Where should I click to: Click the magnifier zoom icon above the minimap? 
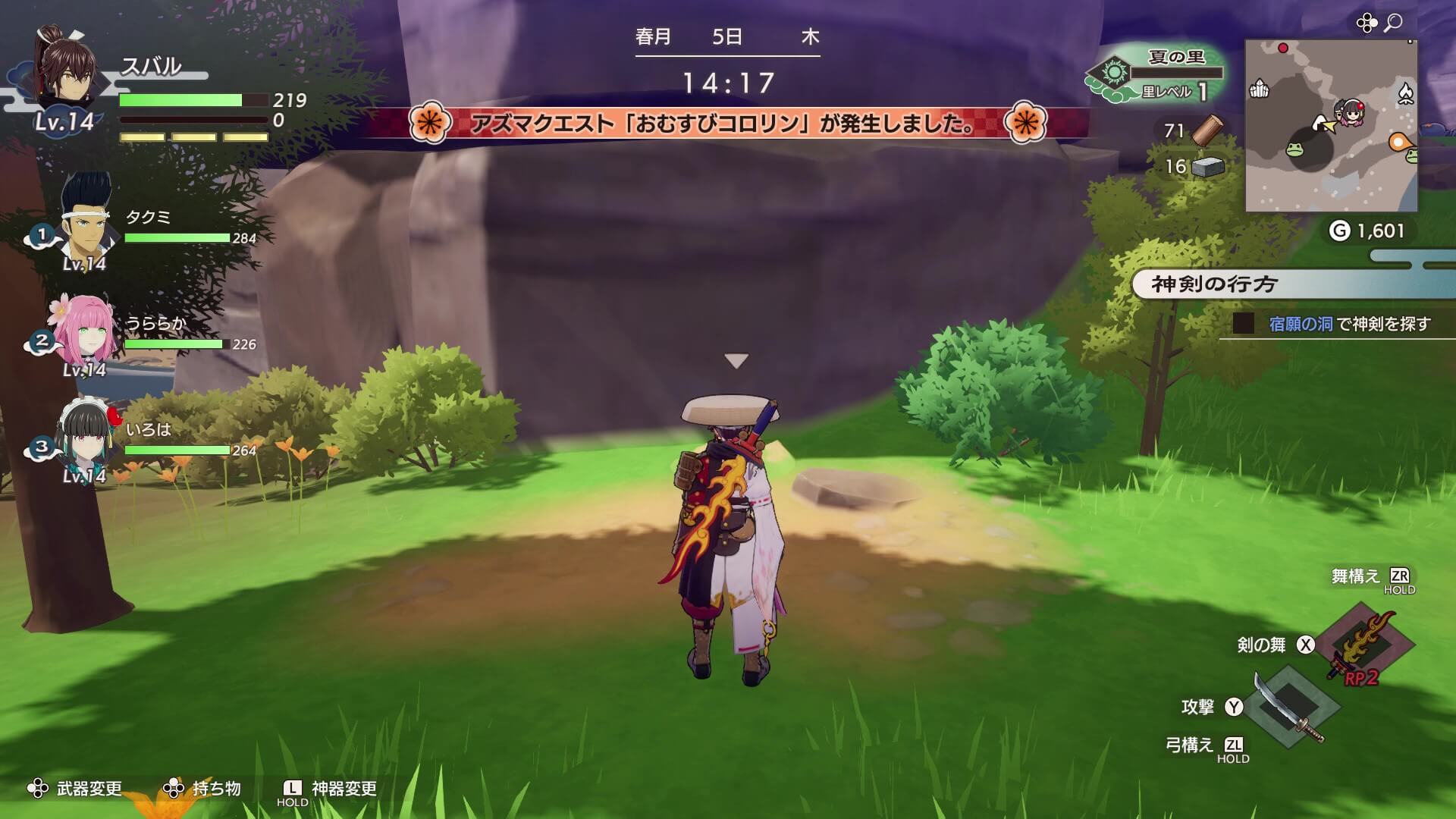coord(1394,23)
